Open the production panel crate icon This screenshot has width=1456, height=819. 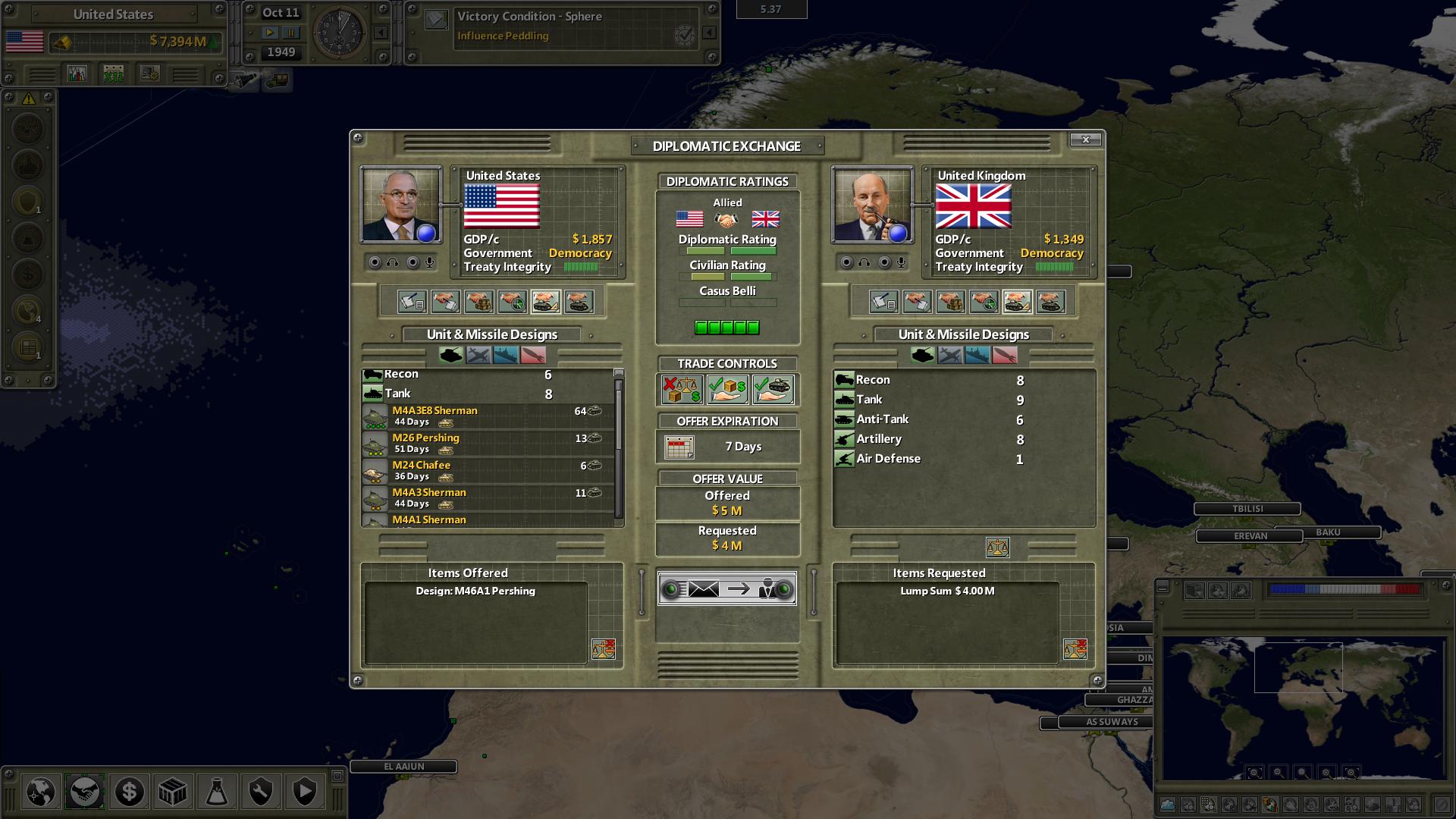[x=172, y=792]
